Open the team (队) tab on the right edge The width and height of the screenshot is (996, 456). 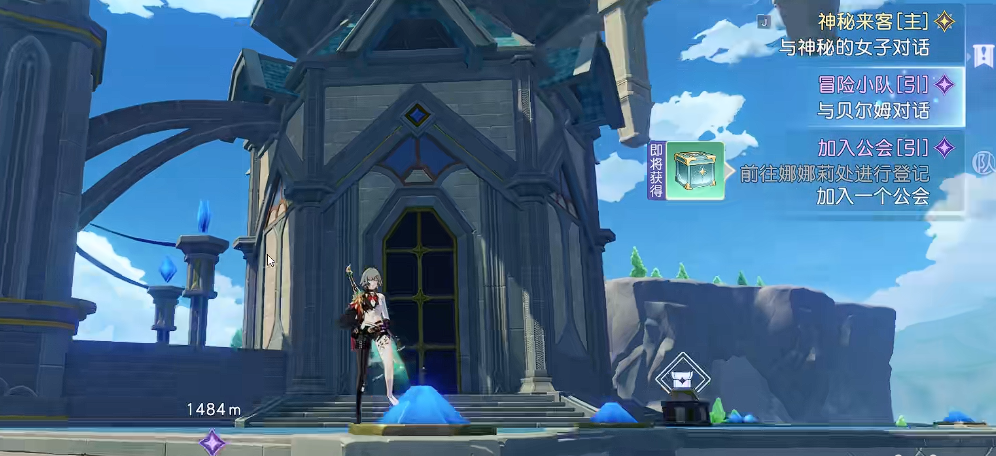click(982, 161)
